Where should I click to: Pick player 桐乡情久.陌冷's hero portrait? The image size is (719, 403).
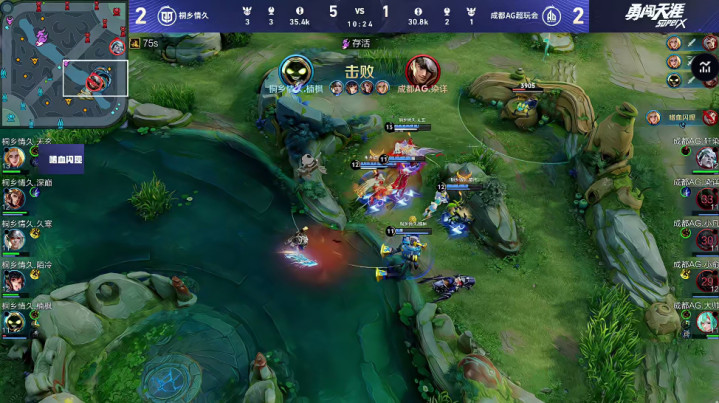[13, 281]
